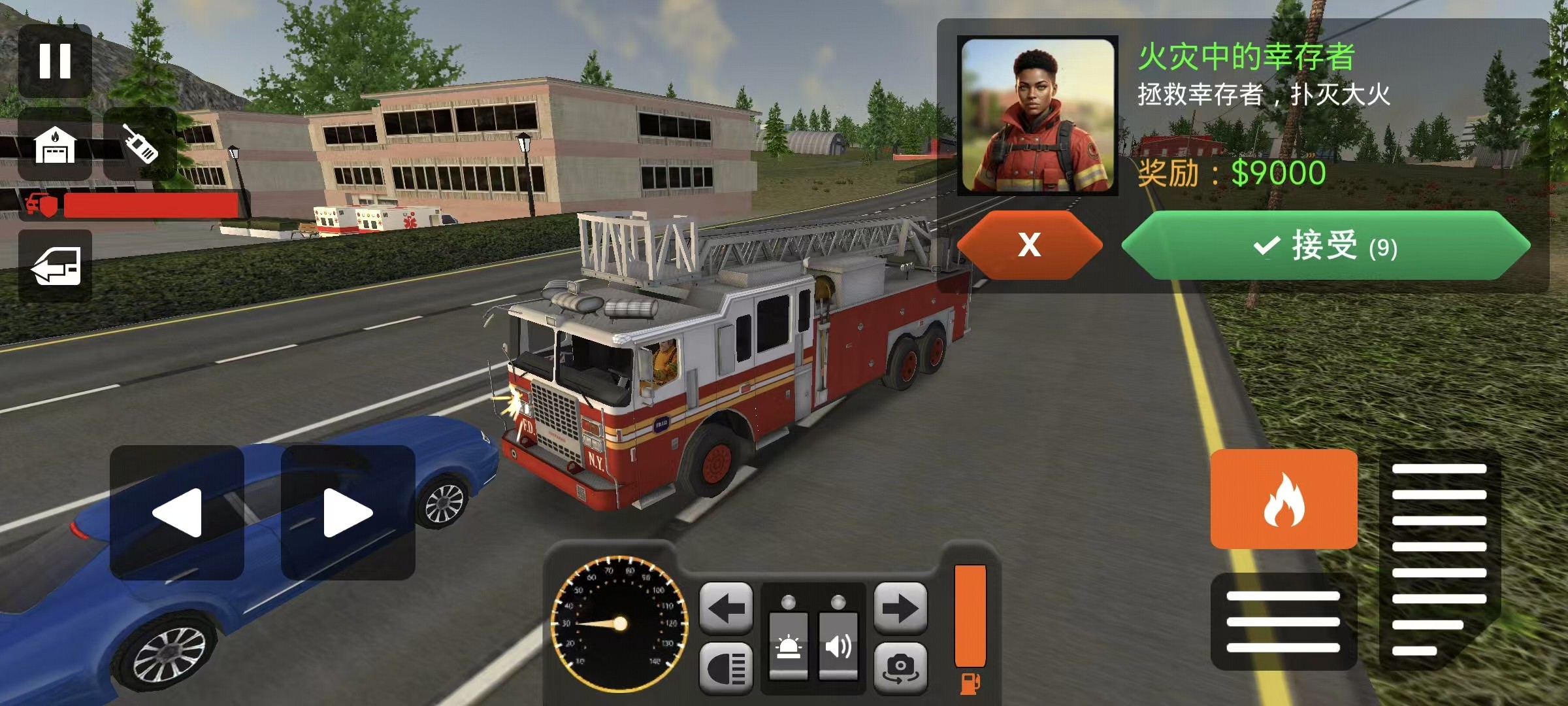Switch on the emergency beacon lights
Viewport: 1568px width, 706px height.
(789, 645)
